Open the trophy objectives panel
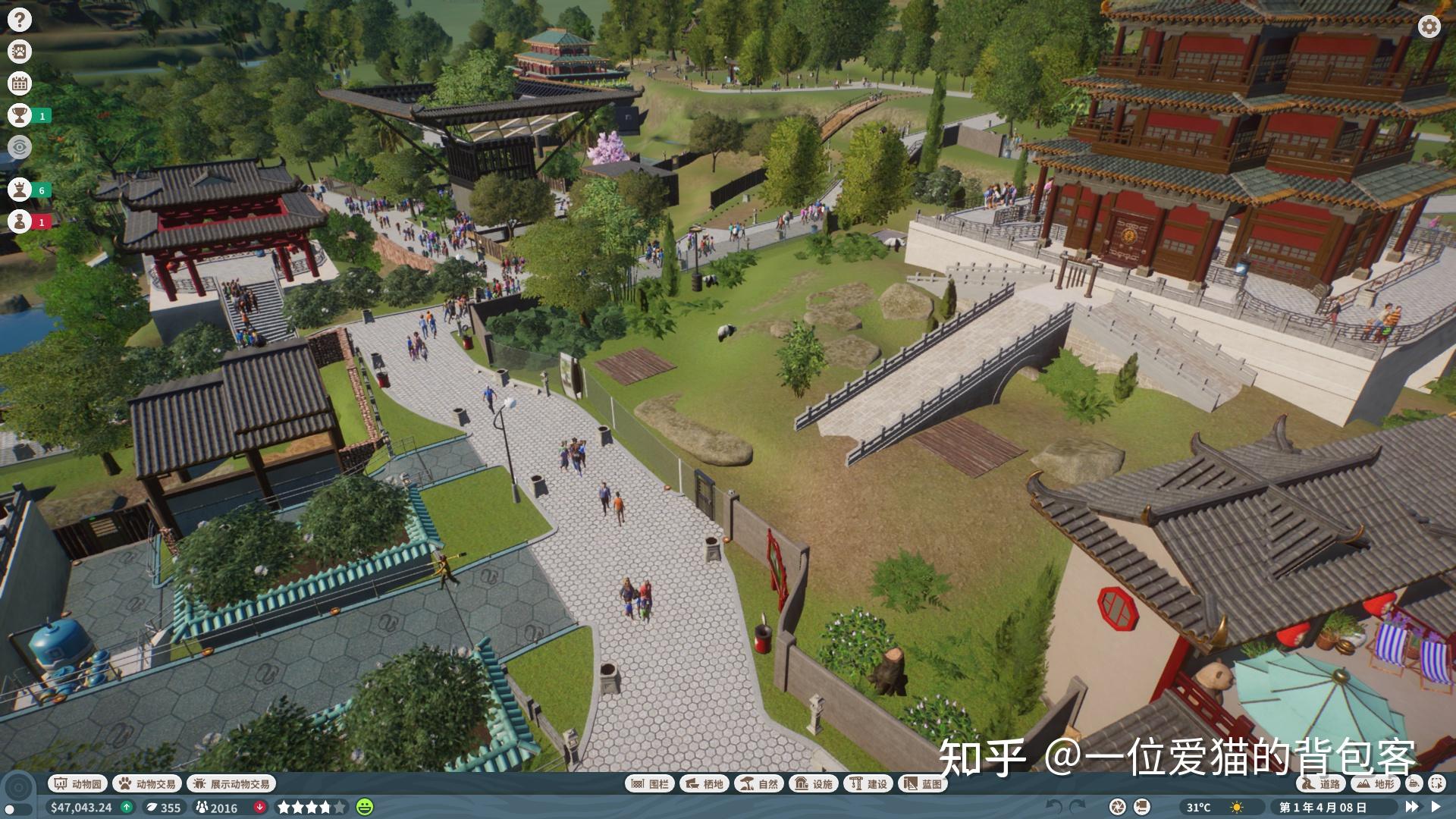Image resolution: width=1456 pixels, height=819 pixels. (20, 115)
